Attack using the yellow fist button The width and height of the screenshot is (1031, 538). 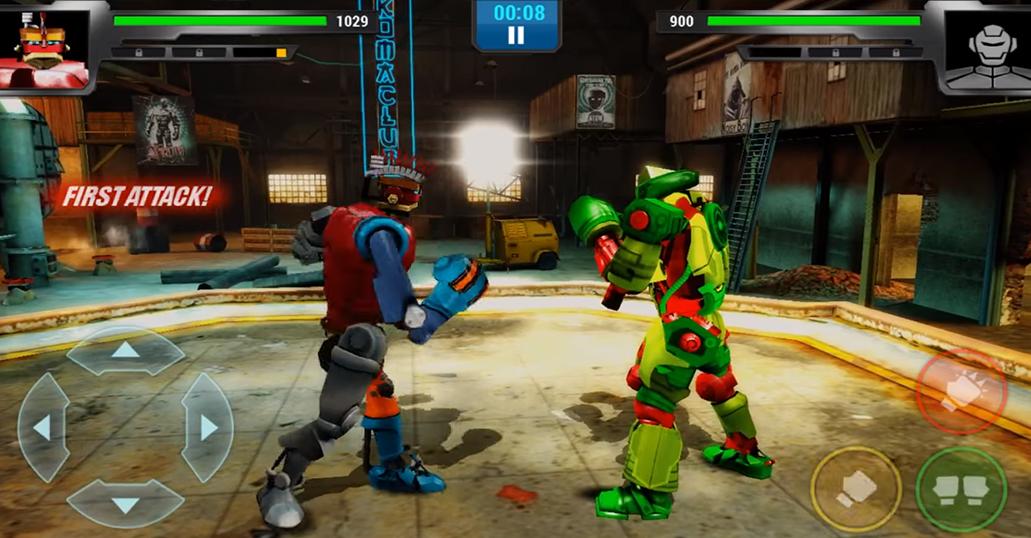coord(856,488)
